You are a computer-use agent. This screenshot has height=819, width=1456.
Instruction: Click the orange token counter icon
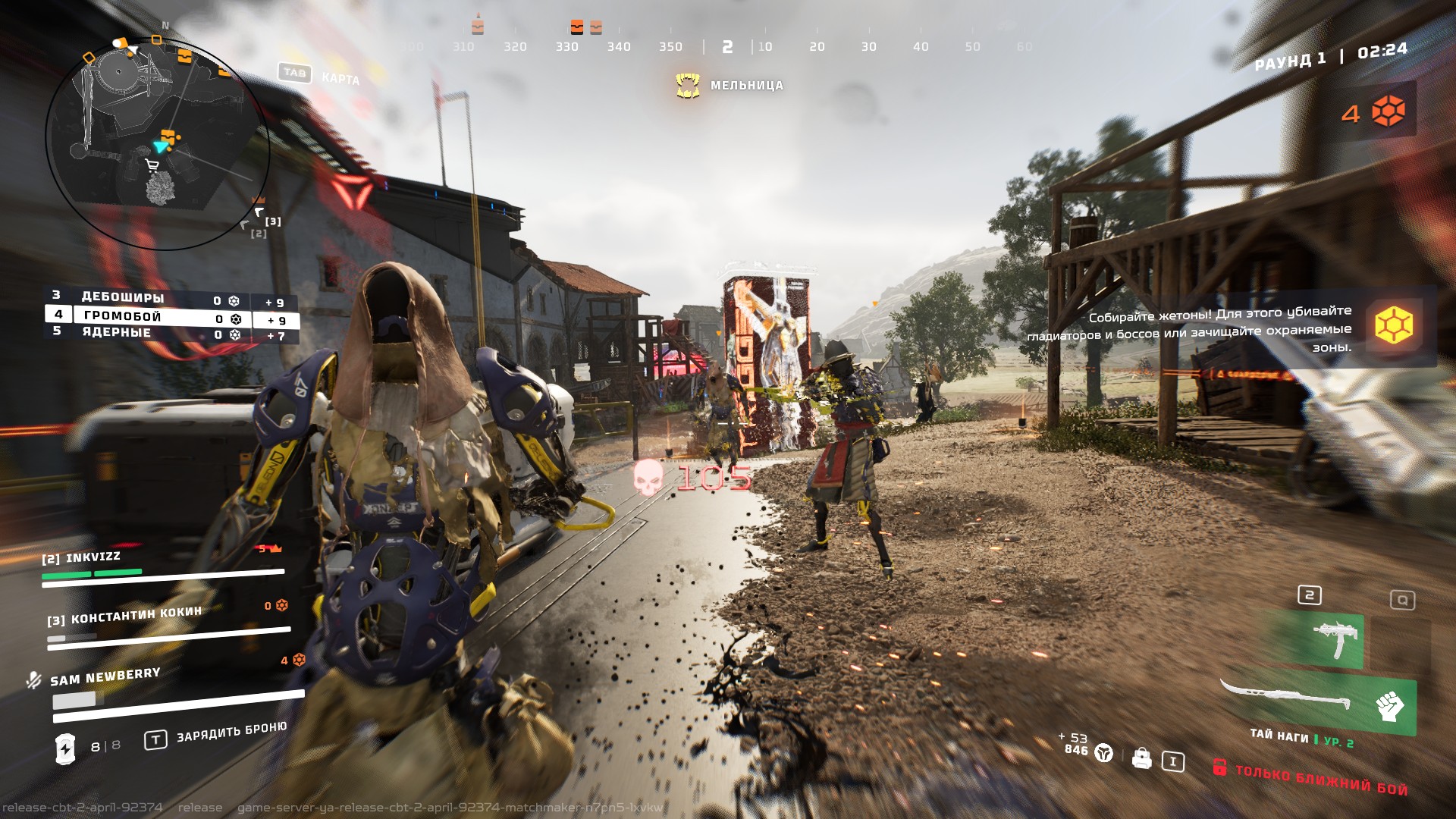(x=1389, y=112)
